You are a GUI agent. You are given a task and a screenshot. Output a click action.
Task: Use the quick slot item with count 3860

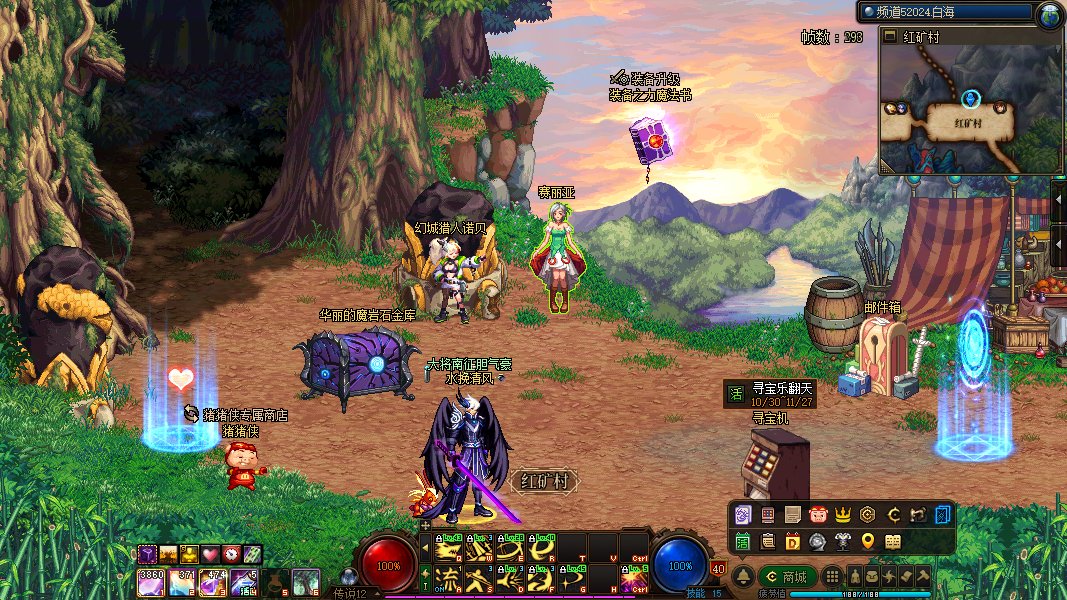(151, 579)
